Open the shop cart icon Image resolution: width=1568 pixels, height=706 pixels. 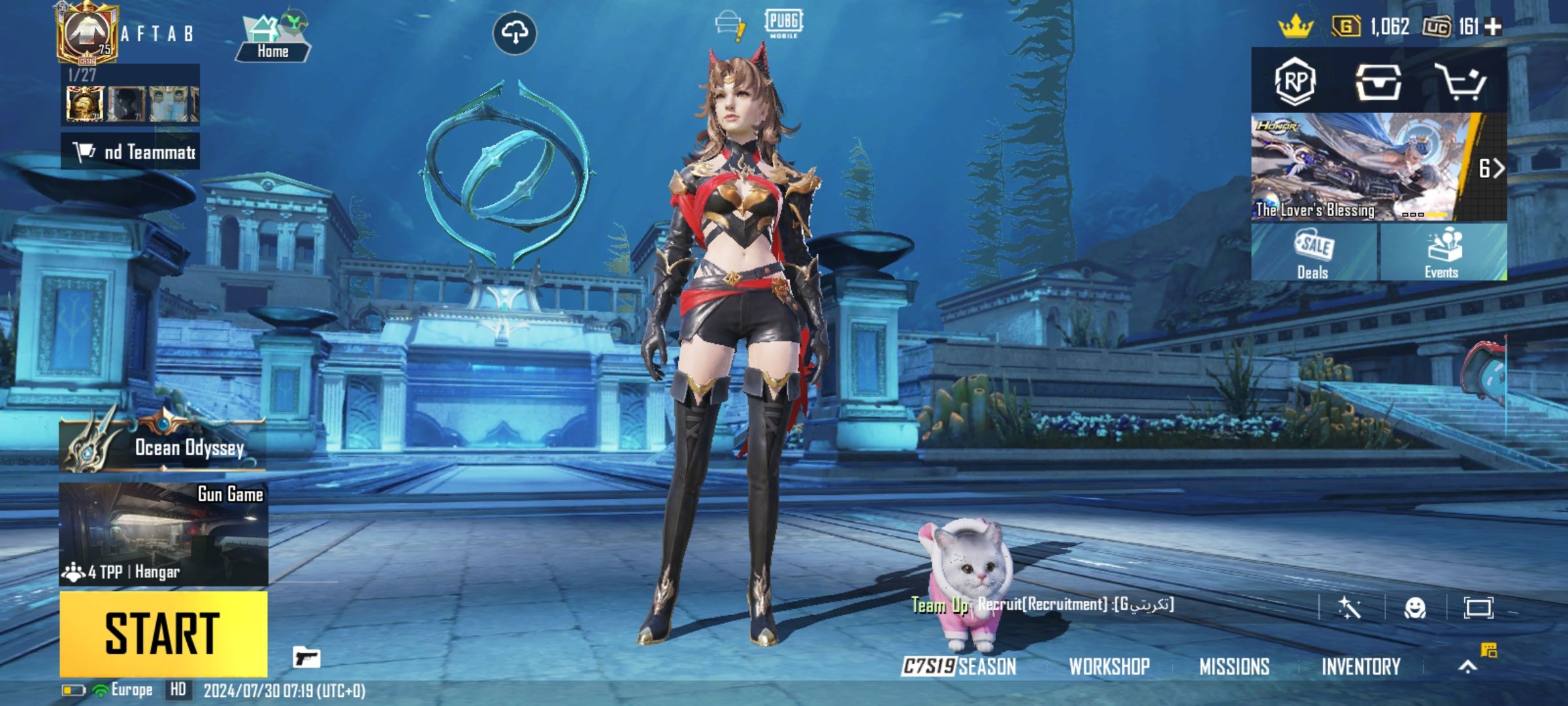click(x=1460, y=82)
